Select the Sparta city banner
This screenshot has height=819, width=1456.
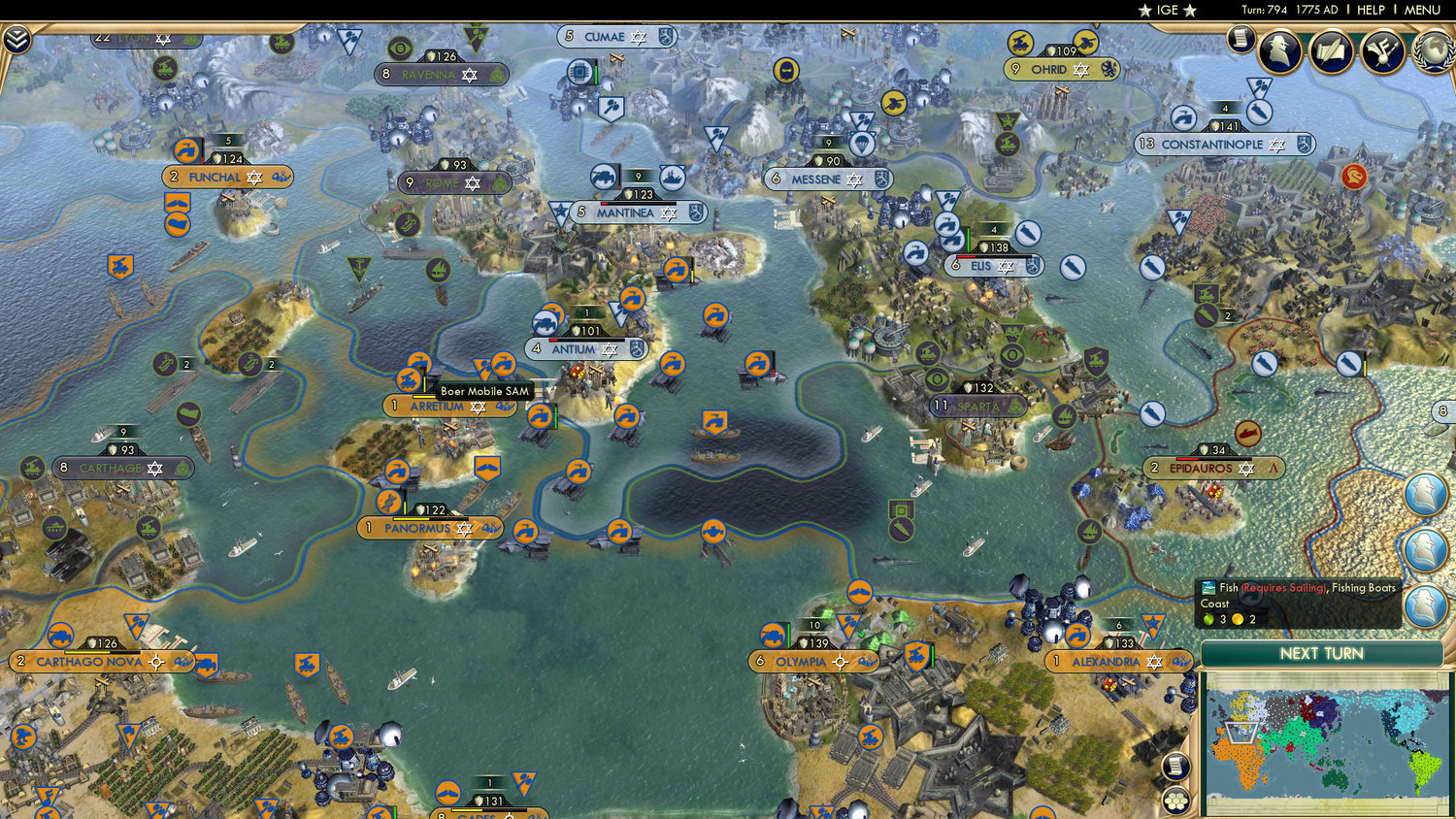point(976,404)
